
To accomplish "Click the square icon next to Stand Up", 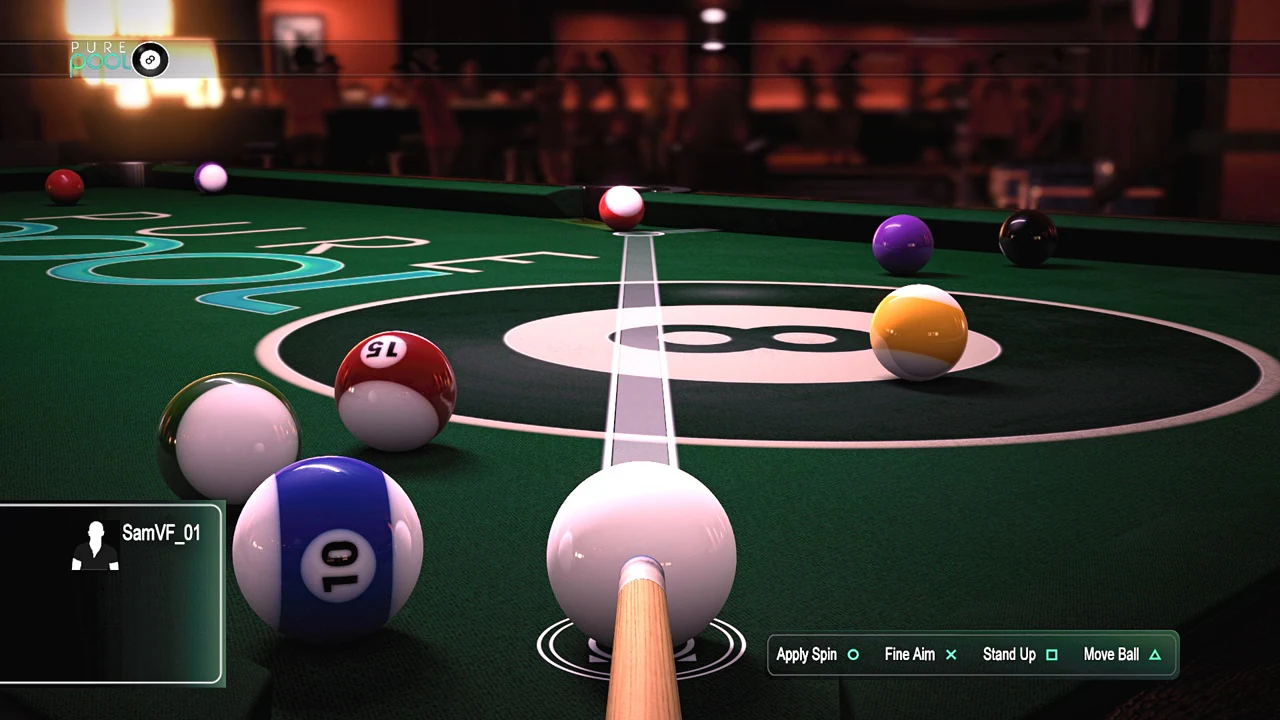I will [1052, 654].
